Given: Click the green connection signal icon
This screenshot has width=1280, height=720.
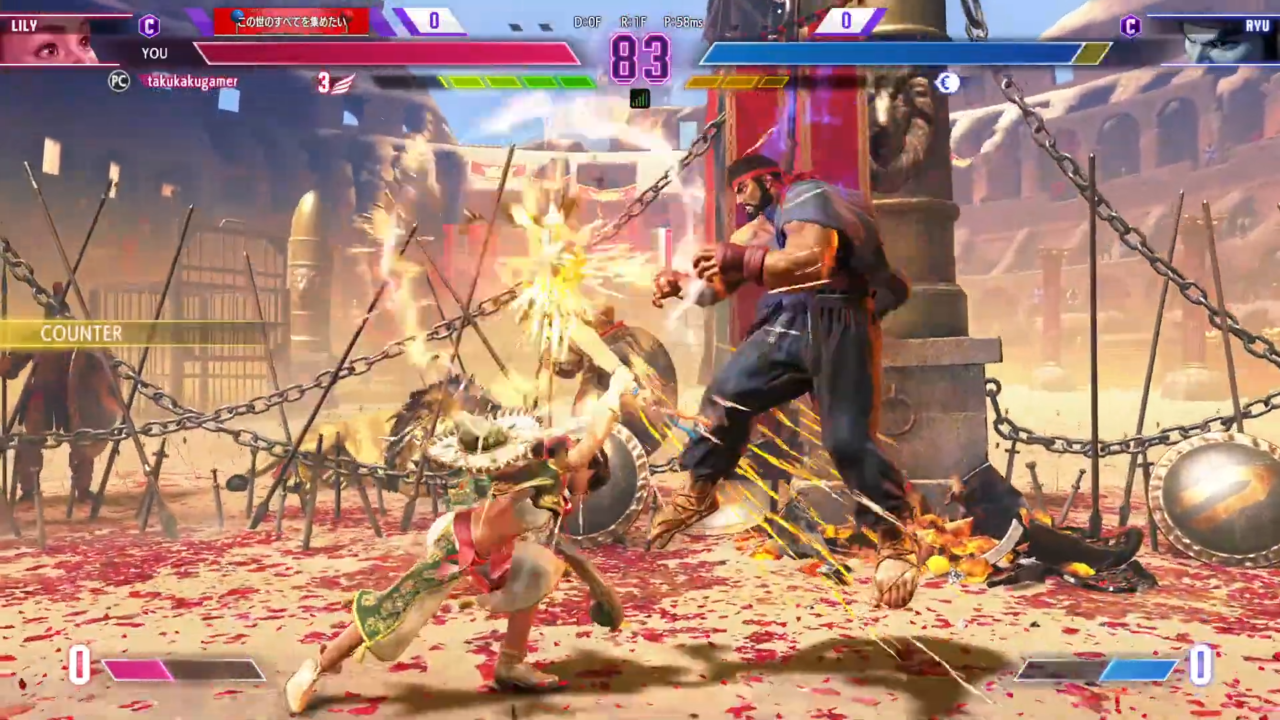Looking at the screenshot, I should 640,98.
